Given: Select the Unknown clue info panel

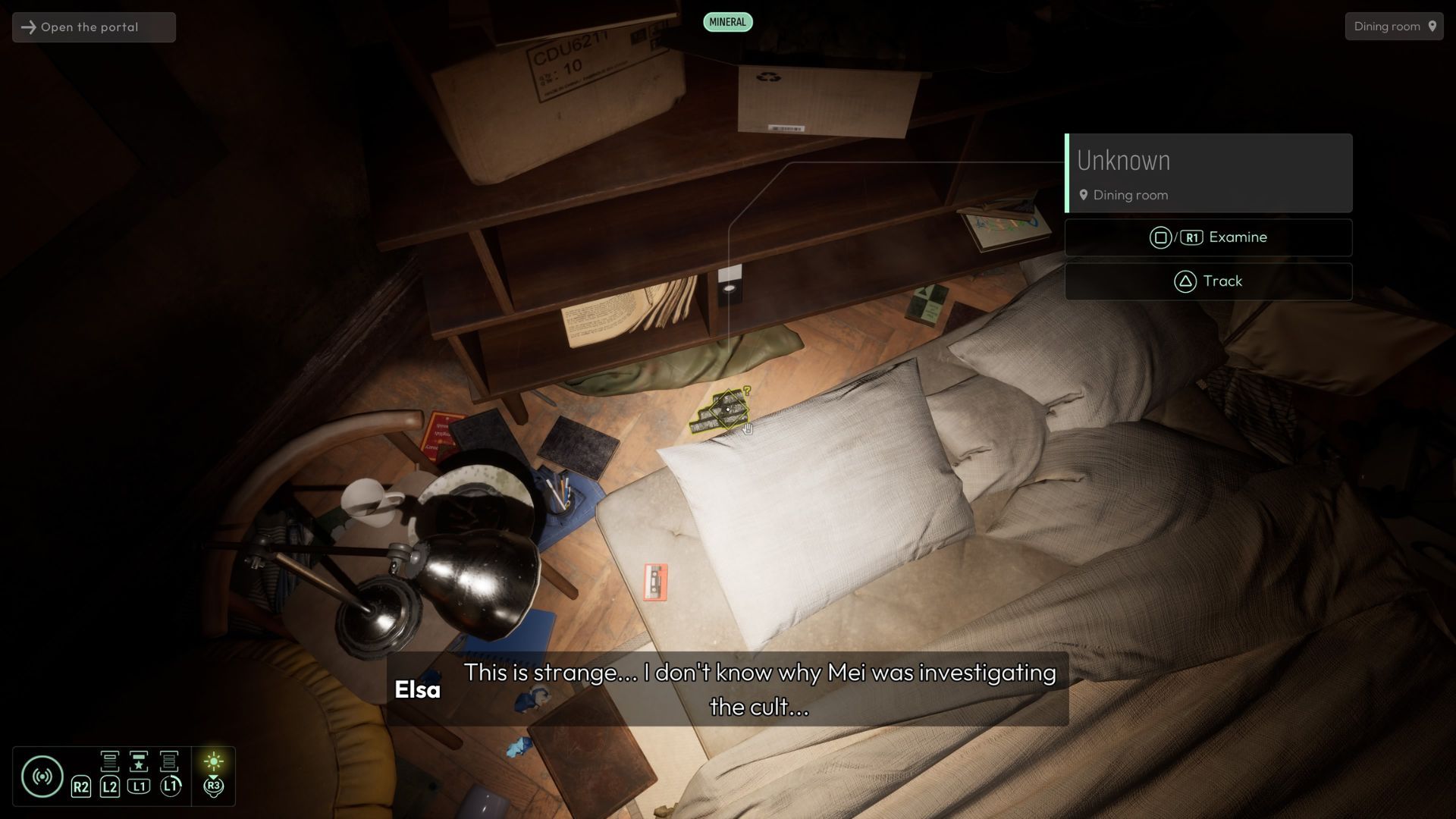Looking at the screenshot, I should tap(1208, 174).
